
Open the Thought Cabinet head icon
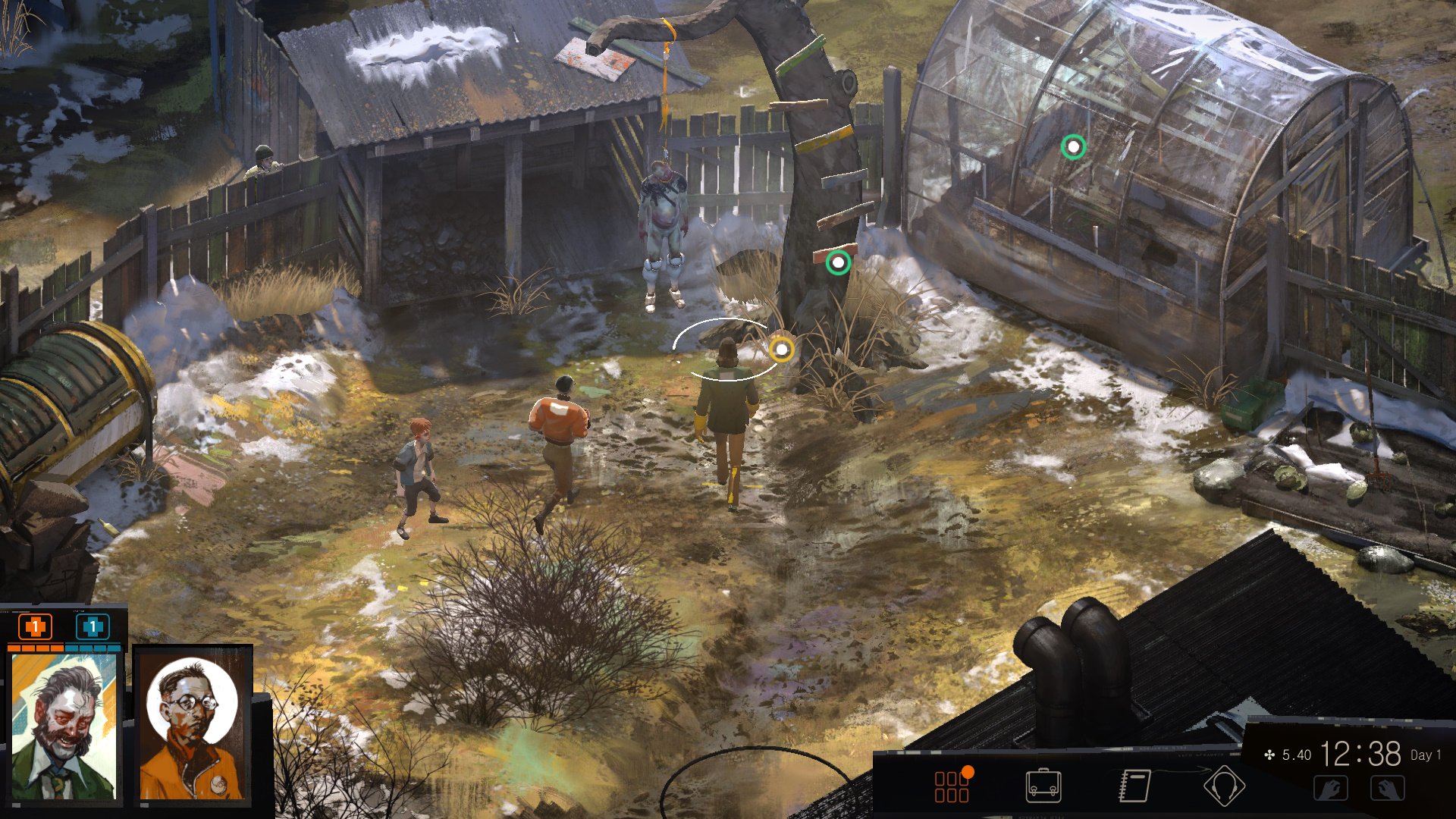point(1223,786)
